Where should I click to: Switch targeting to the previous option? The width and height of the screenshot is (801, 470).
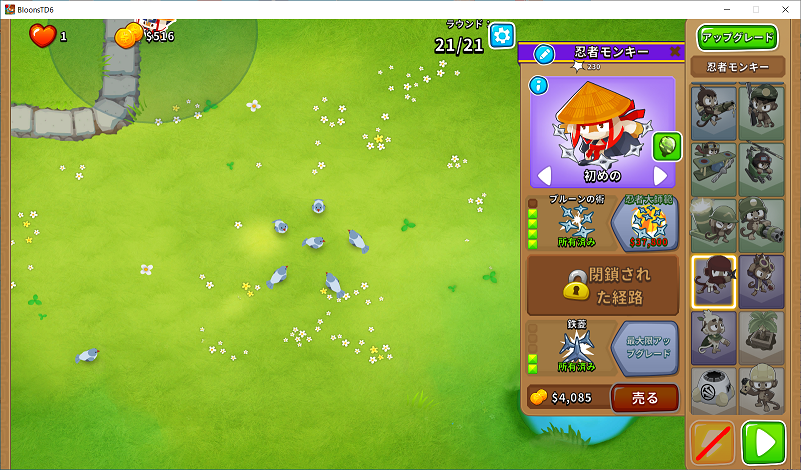click(x=545, y=176)
